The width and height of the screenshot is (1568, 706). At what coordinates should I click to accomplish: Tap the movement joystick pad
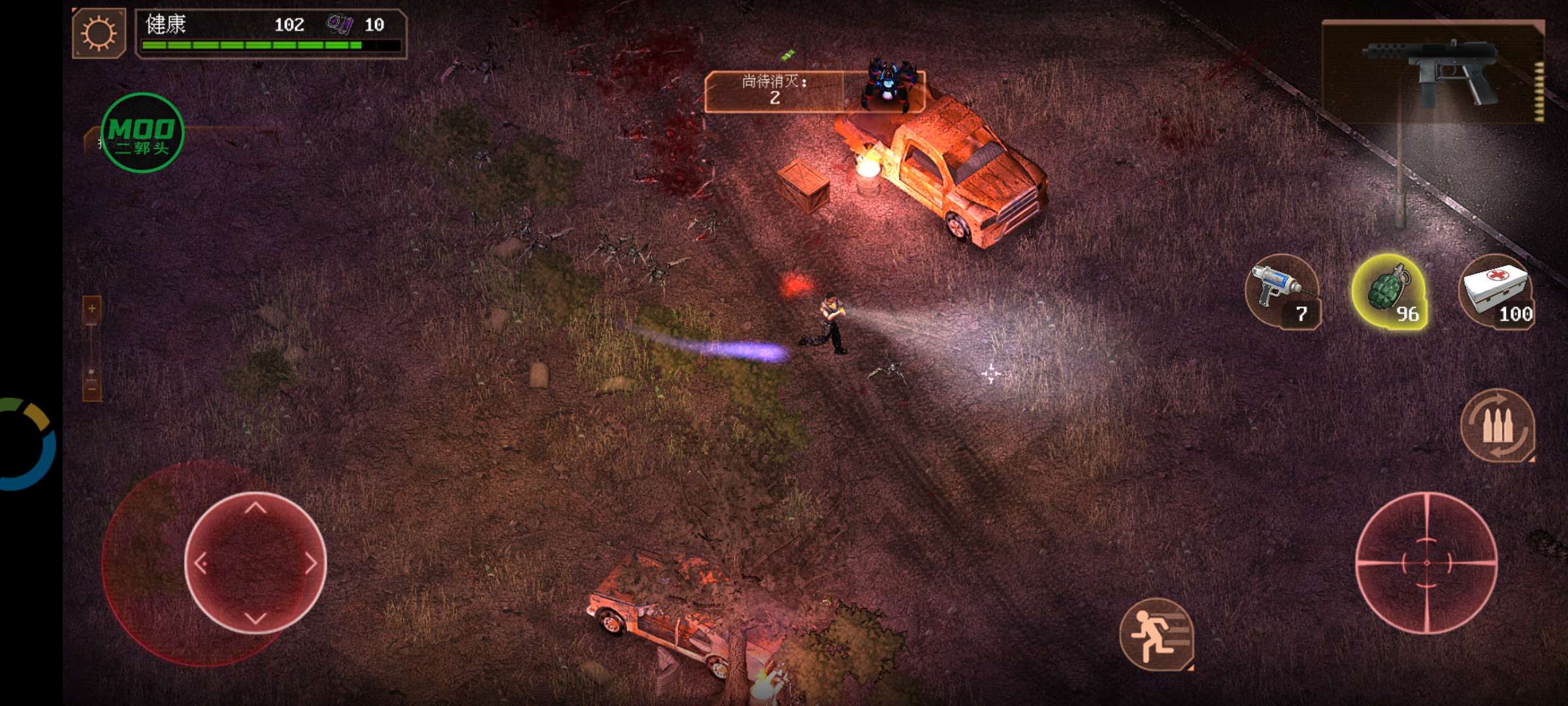click(x=255, y=563)
